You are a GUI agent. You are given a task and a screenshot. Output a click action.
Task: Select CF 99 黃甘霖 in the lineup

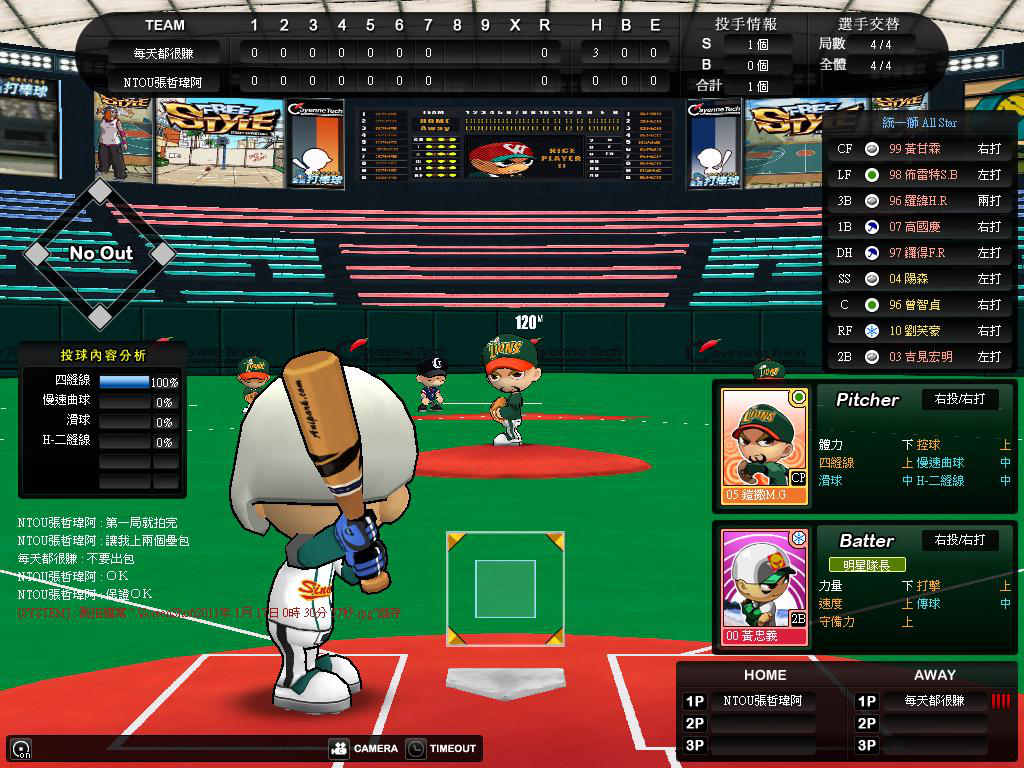(x=919, y=148)
